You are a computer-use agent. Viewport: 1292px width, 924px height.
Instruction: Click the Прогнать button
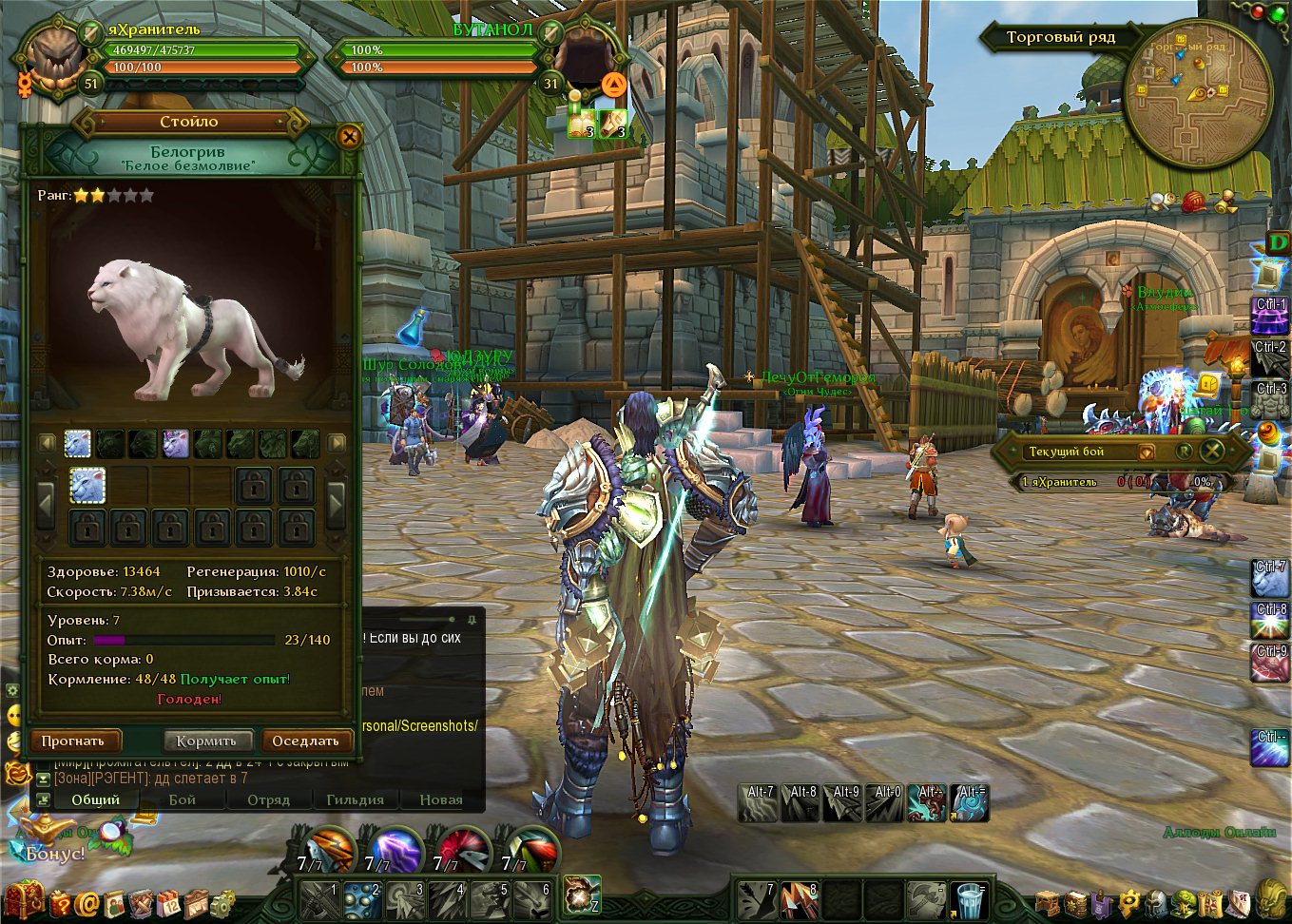(x=74, y=741)
